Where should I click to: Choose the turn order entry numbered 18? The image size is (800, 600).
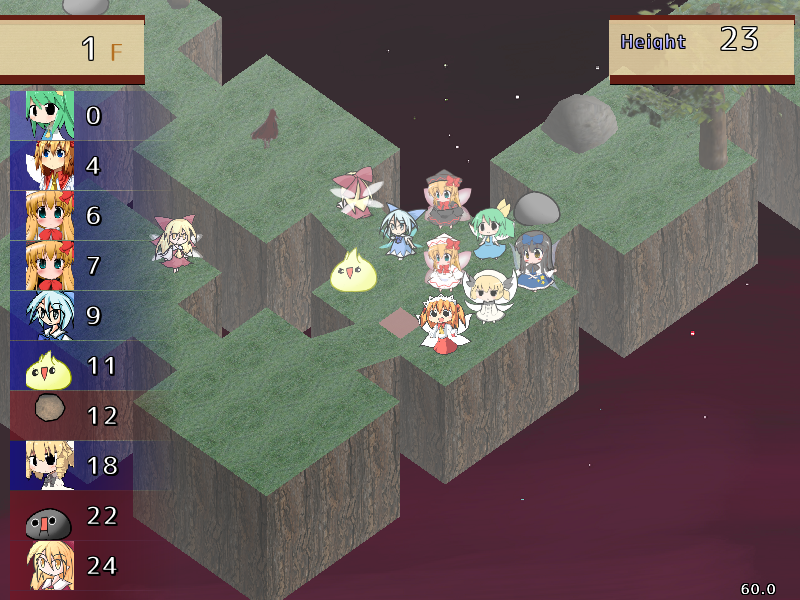coord(42,466)
